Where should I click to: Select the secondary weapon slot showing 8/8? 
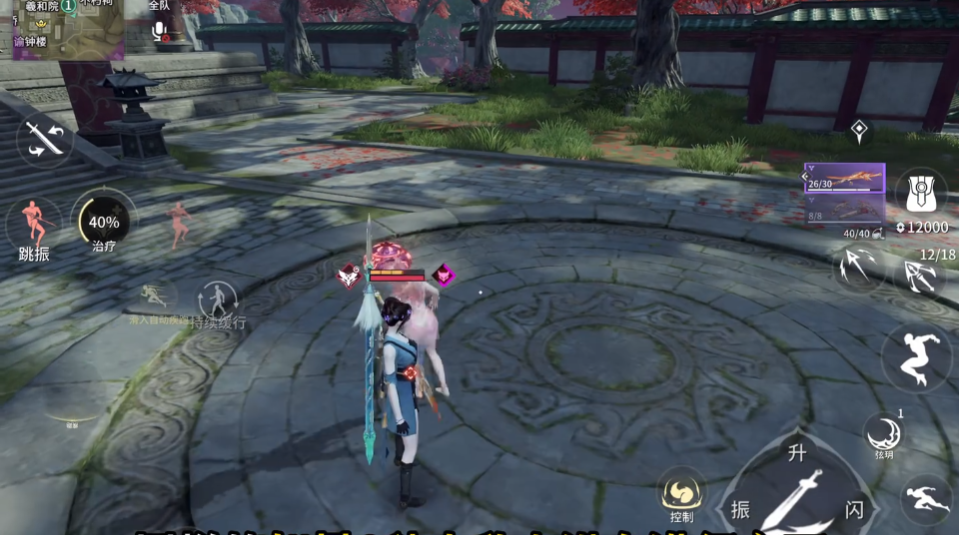click(845, 209)
